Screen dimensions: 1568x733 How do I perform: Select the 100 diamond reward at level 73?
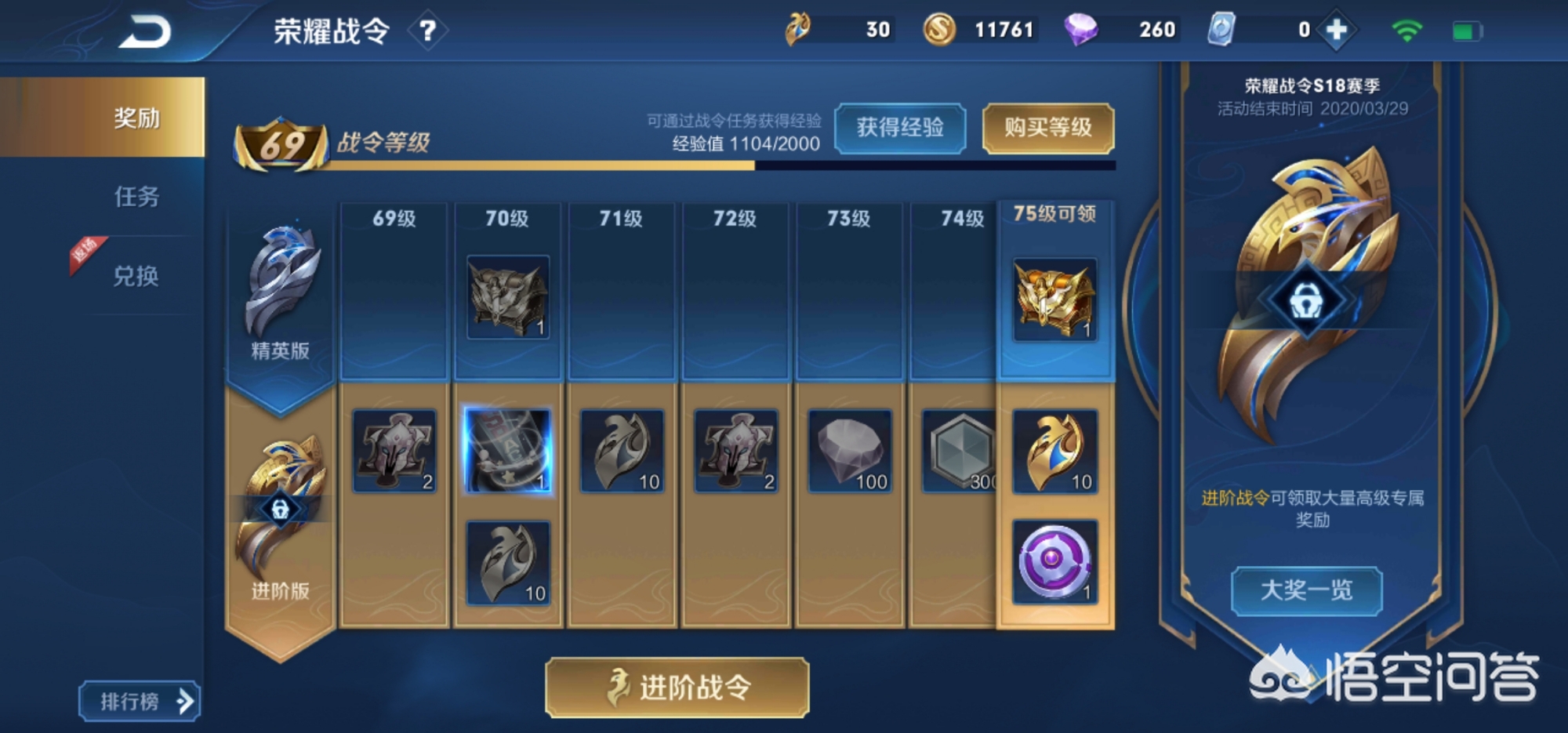[850, 451]
